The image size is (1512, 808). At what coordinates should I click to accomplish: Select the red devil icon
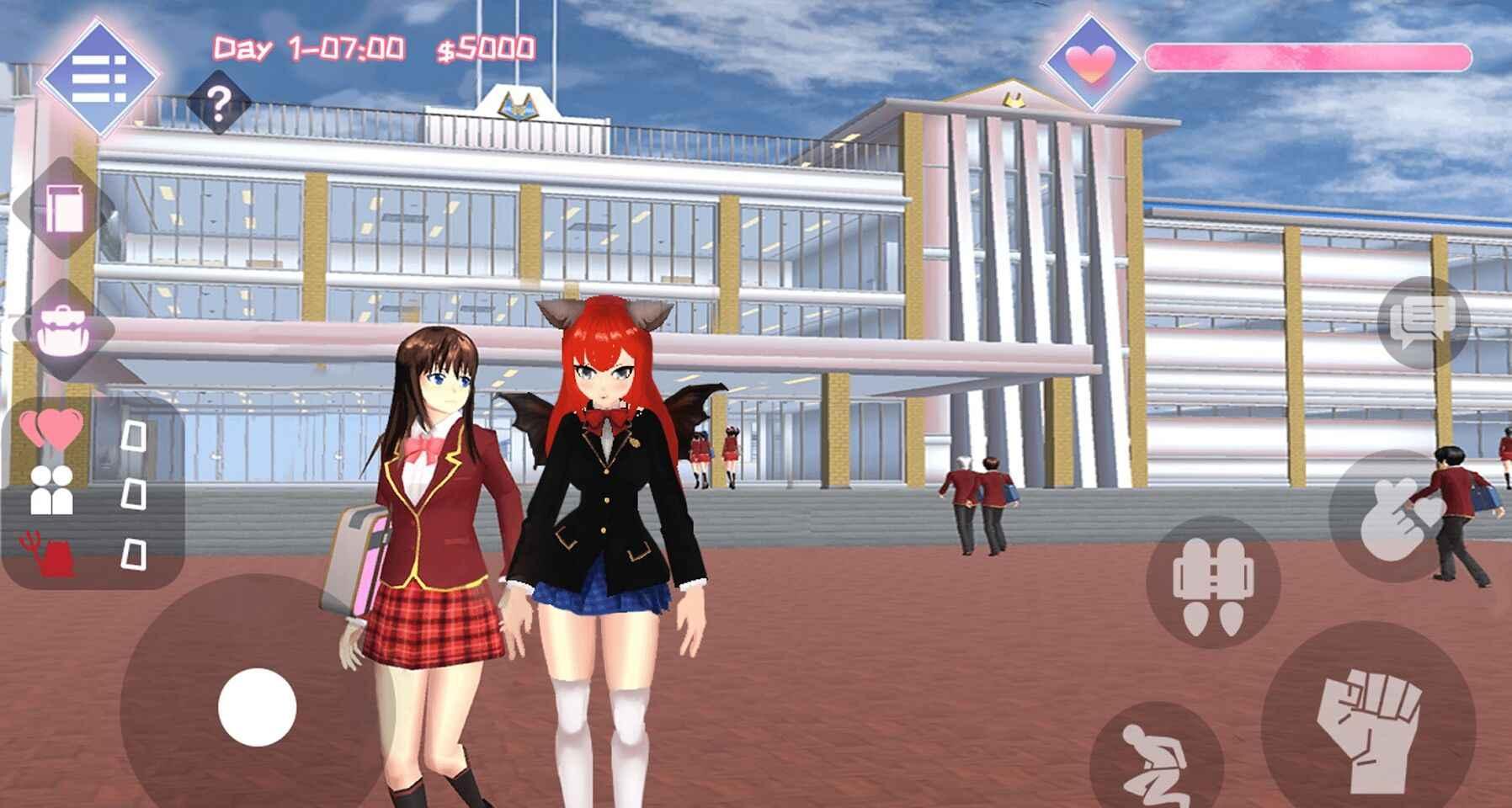(x=51, y=553)
